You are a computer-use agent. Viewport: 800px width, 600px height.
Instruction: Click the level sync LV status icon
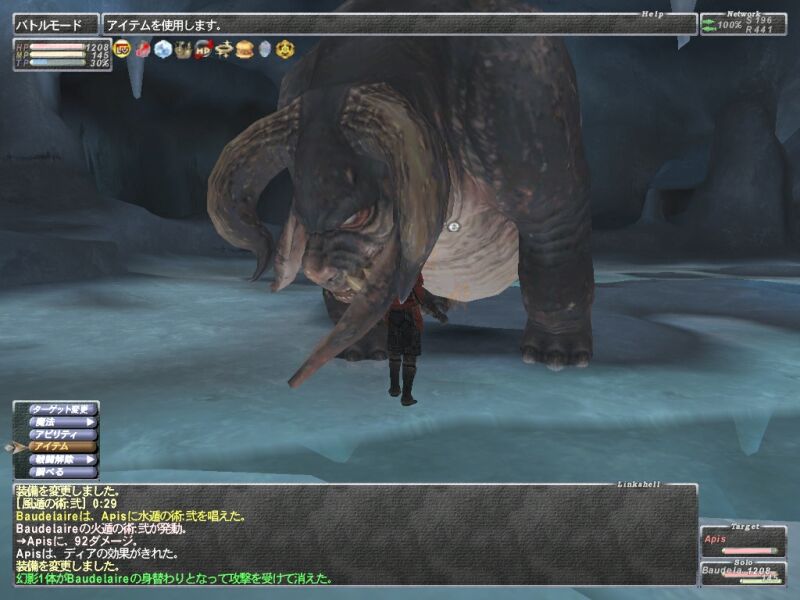point(122,48)
